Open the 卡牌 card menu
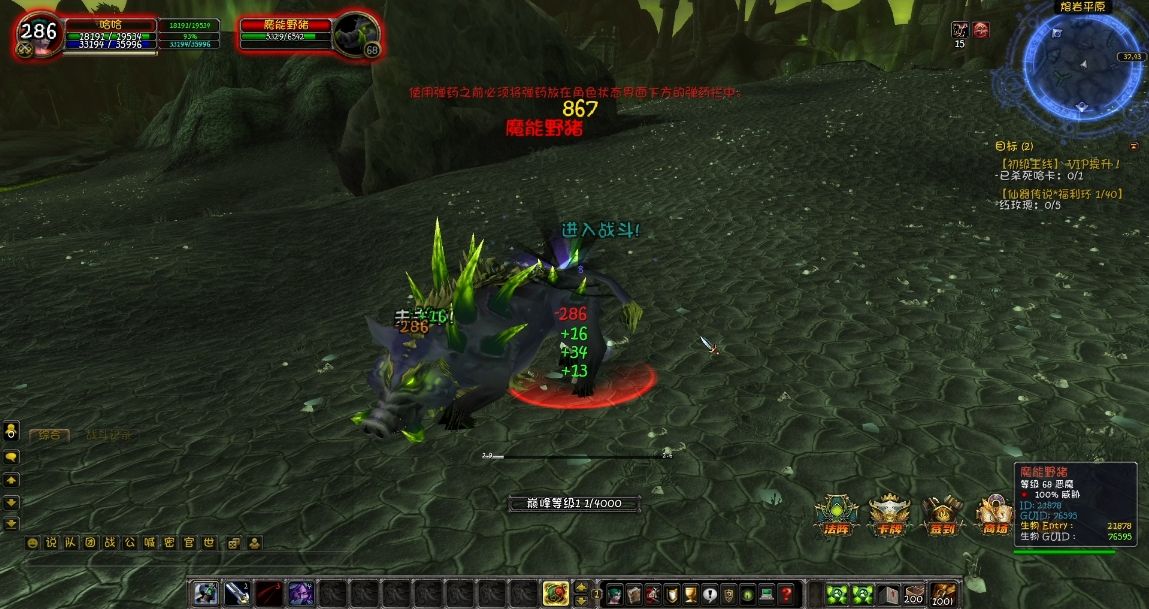The height and width of the screenshot is (609, 1149). (x=888, y=514)
